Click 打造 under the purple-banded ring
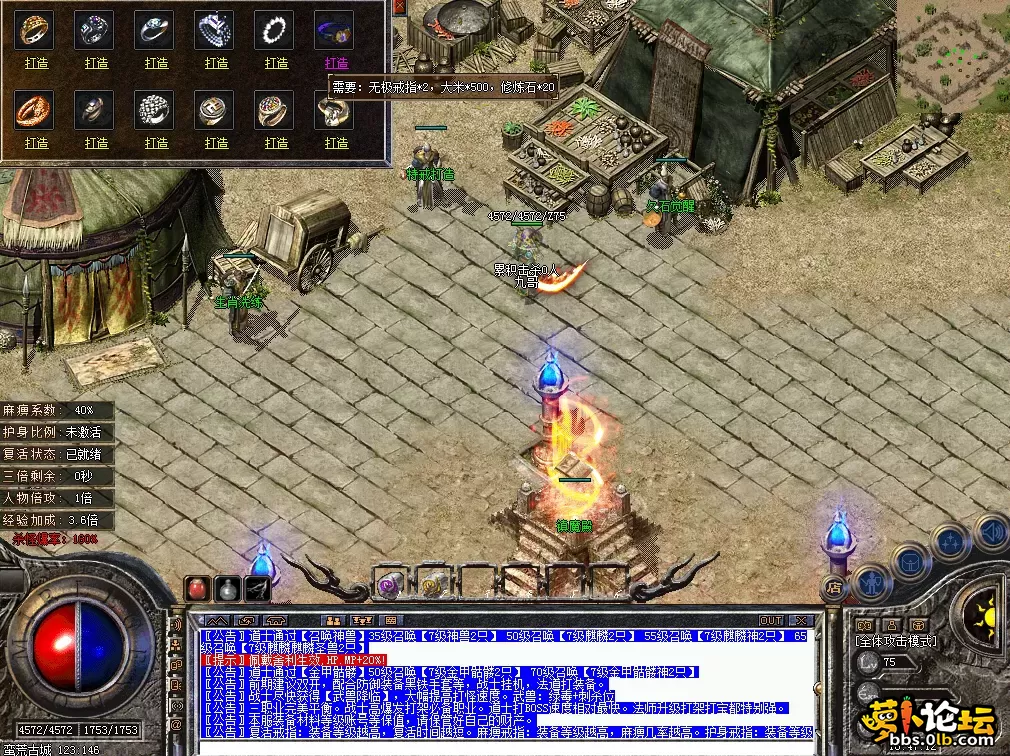Screen dimensions: 1010x756 click(x=336, y=63)
